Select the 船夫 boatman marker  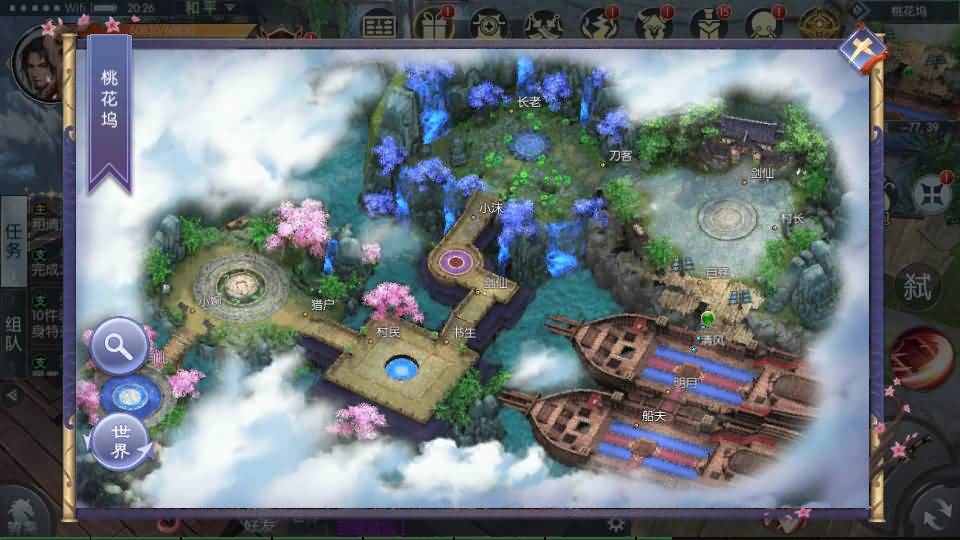coord(654,416)
